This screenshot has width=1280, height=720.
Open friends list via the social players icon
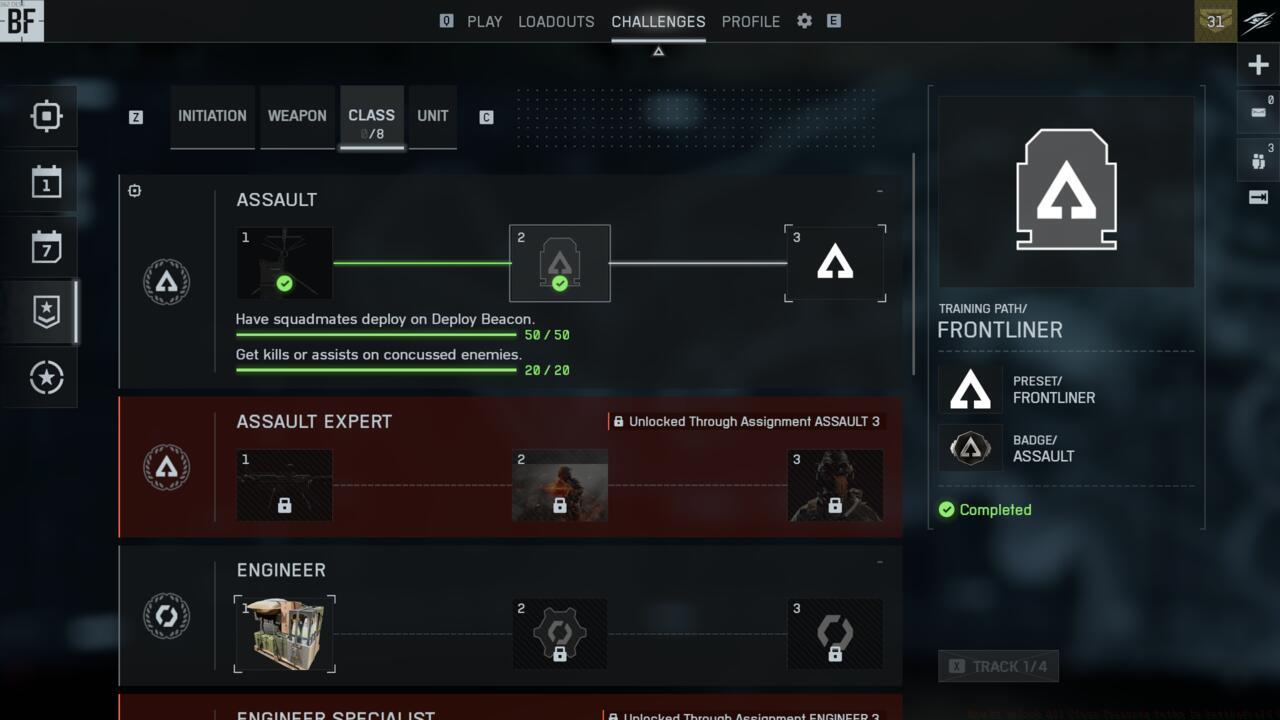pyautogui.click(x=1256, y=158)
